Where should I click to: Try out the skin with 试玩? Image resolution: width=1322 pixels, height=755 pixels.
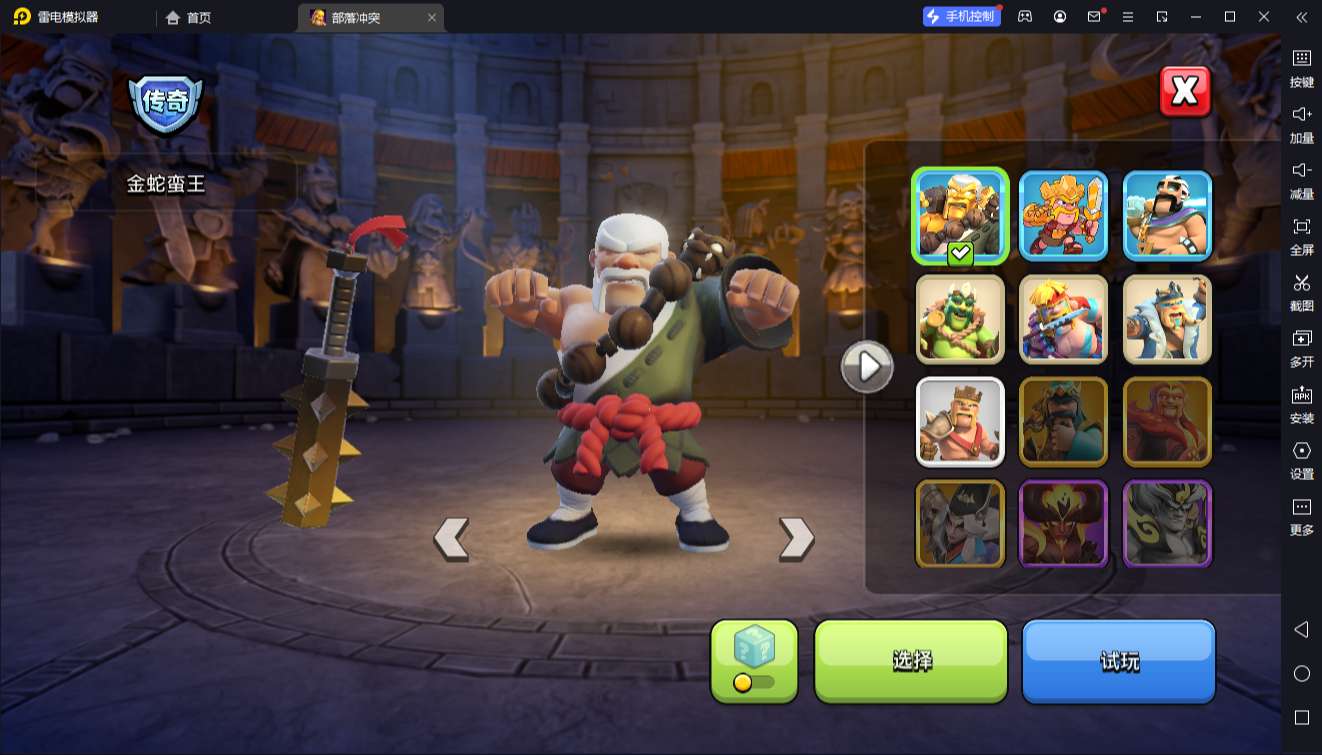click(x=1118, y=660)
